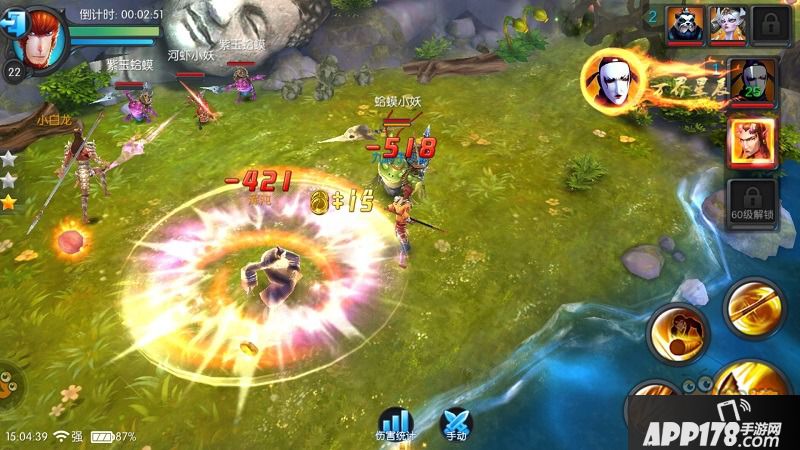The width and height of the screenshot is (800, 450).
Task: Activate the rolling log kick skill
Action: point(679,334)
